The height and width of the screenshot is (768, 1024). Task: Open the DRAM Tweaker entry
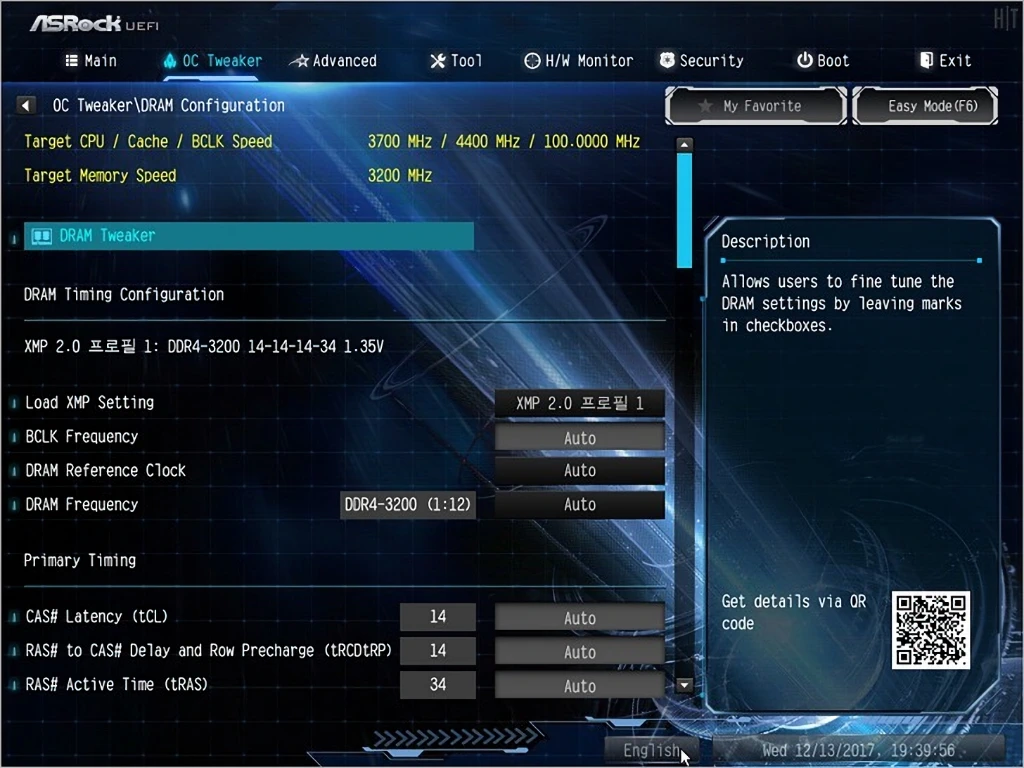pos(248,236)
